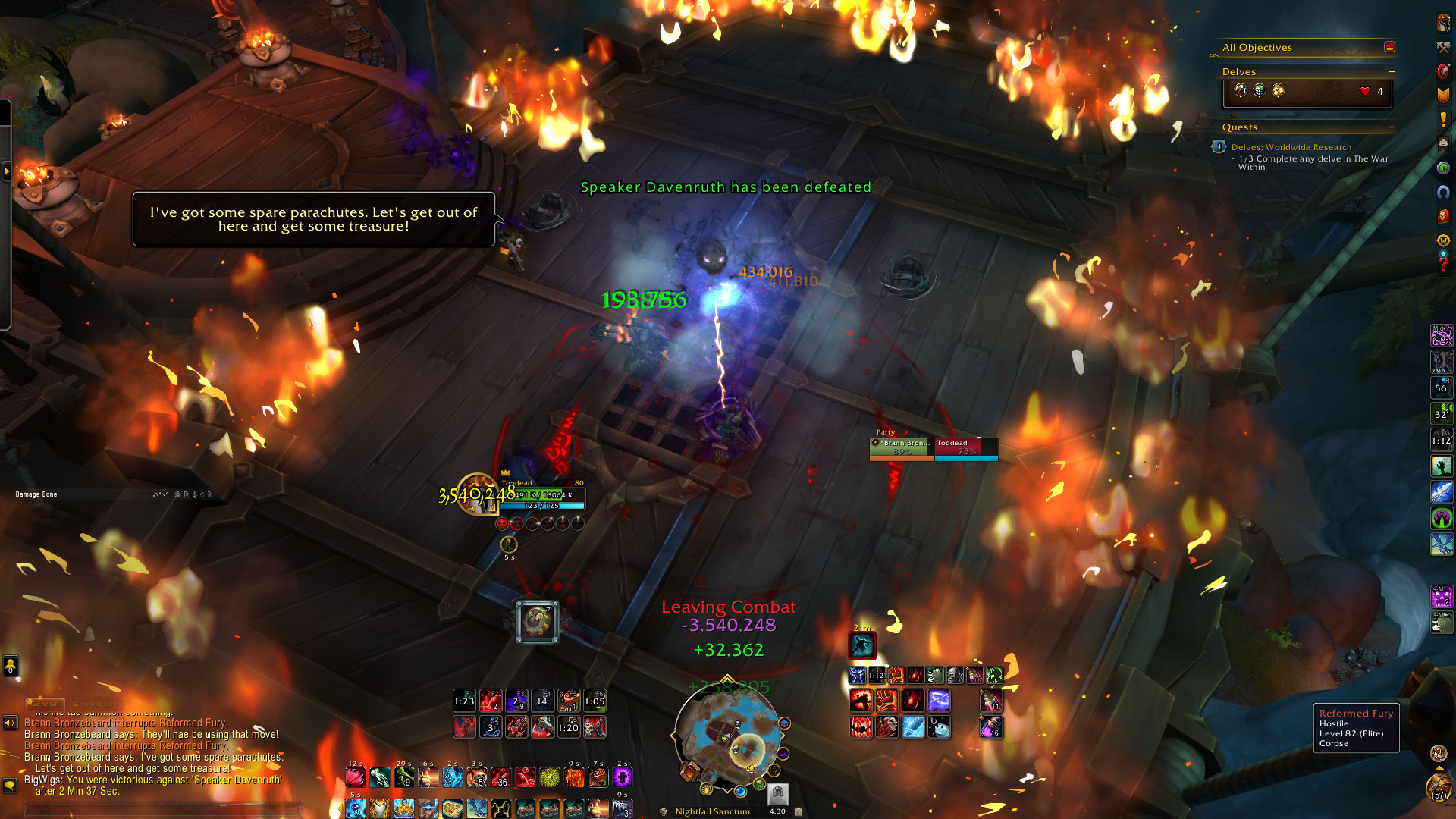This screenshot has height=819, width=1456.
Task: Open the Adventure Guide red skull book
Action: [x=1443, y=216]
